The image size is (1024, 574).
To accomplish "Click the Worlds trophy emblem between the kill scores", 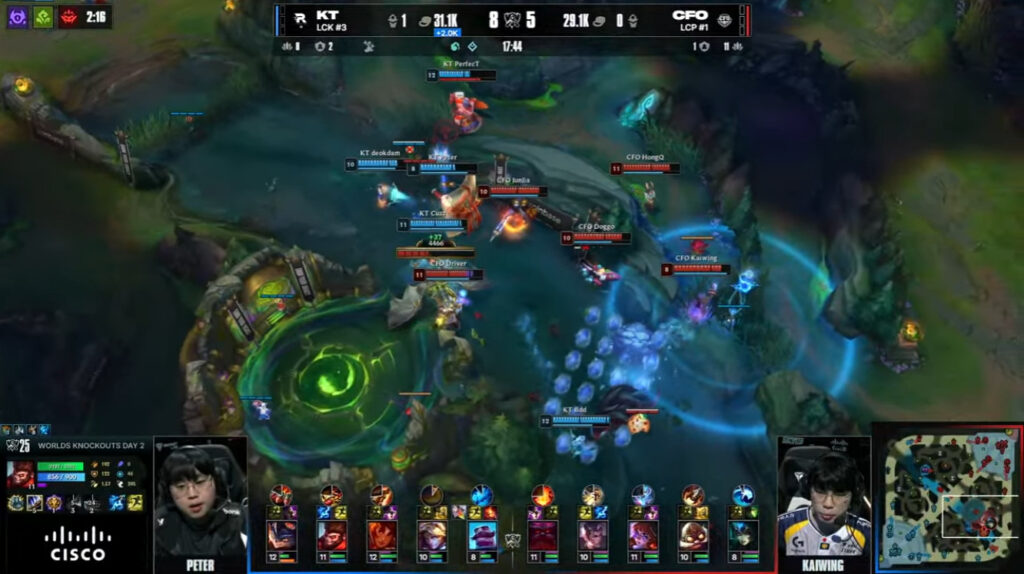I will tap(512, 19).
